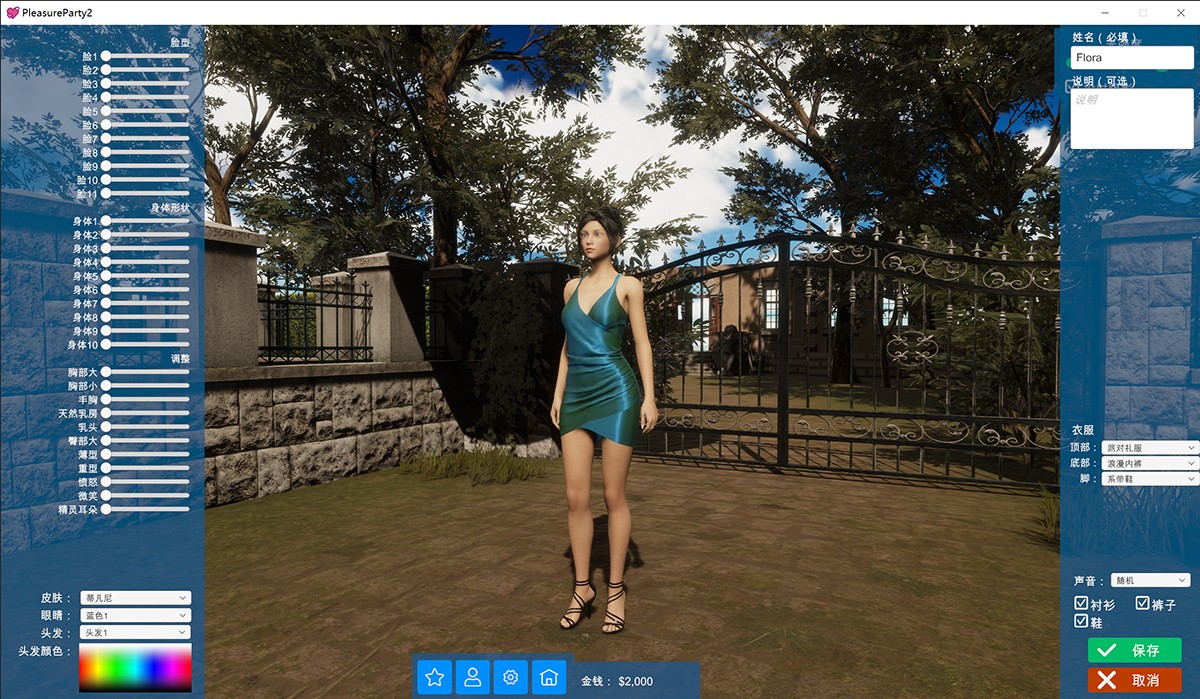Screen dimensions: 1200x699
Task: Pick a hair color from the rainbow palette
Action: point(135,667)
